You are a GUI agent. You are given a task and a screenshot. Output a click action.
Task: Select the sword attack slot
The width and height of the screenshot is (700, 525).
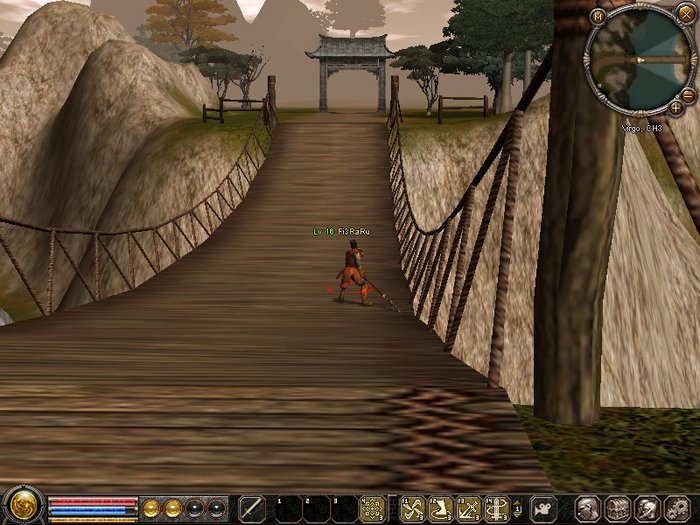(x=252, y=508)
